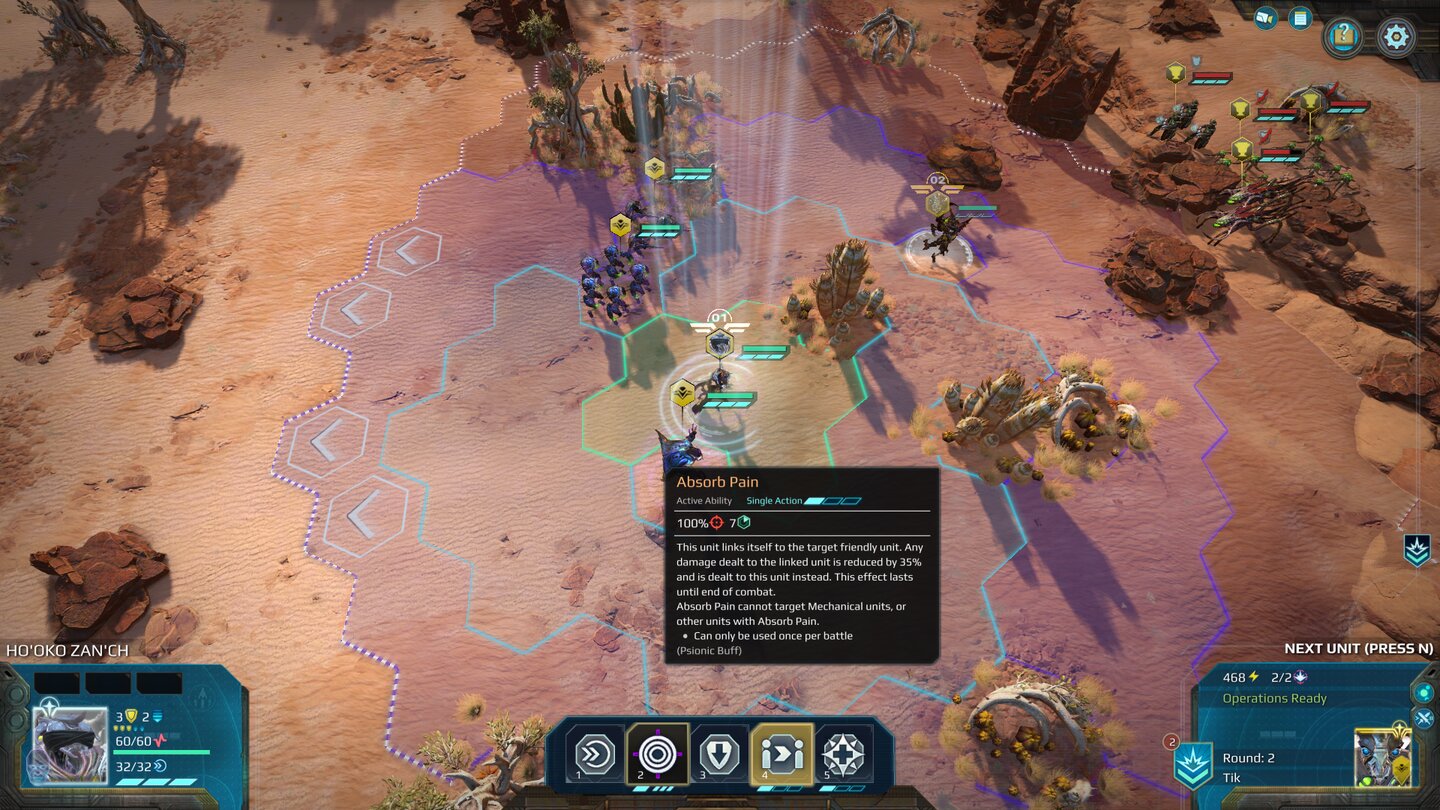Open the tactical operations chevron badge

1193,766
